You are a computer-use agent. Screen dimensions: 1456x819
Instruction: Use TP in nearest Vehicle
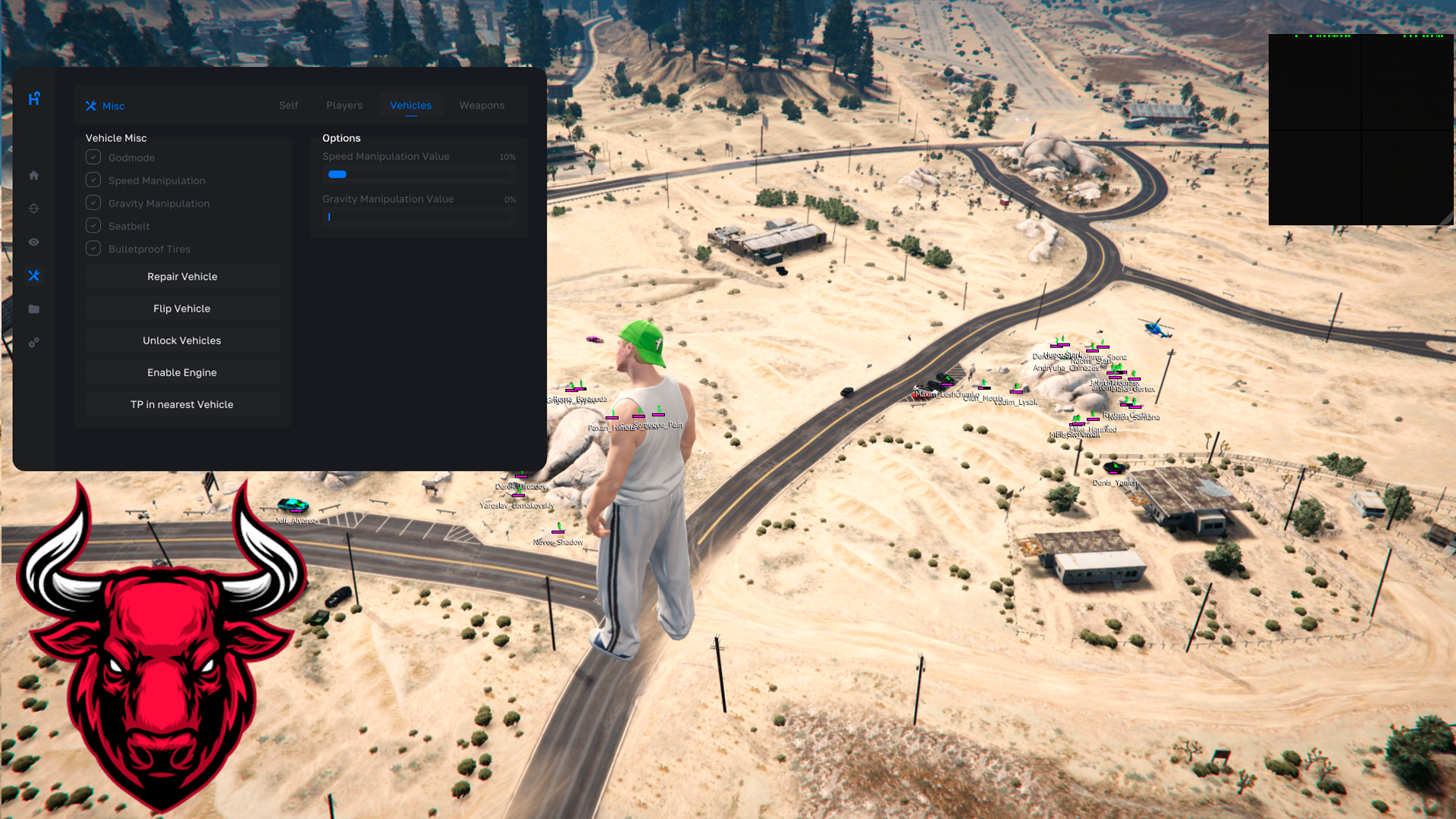pyautogui.click(x=182, y=404)
